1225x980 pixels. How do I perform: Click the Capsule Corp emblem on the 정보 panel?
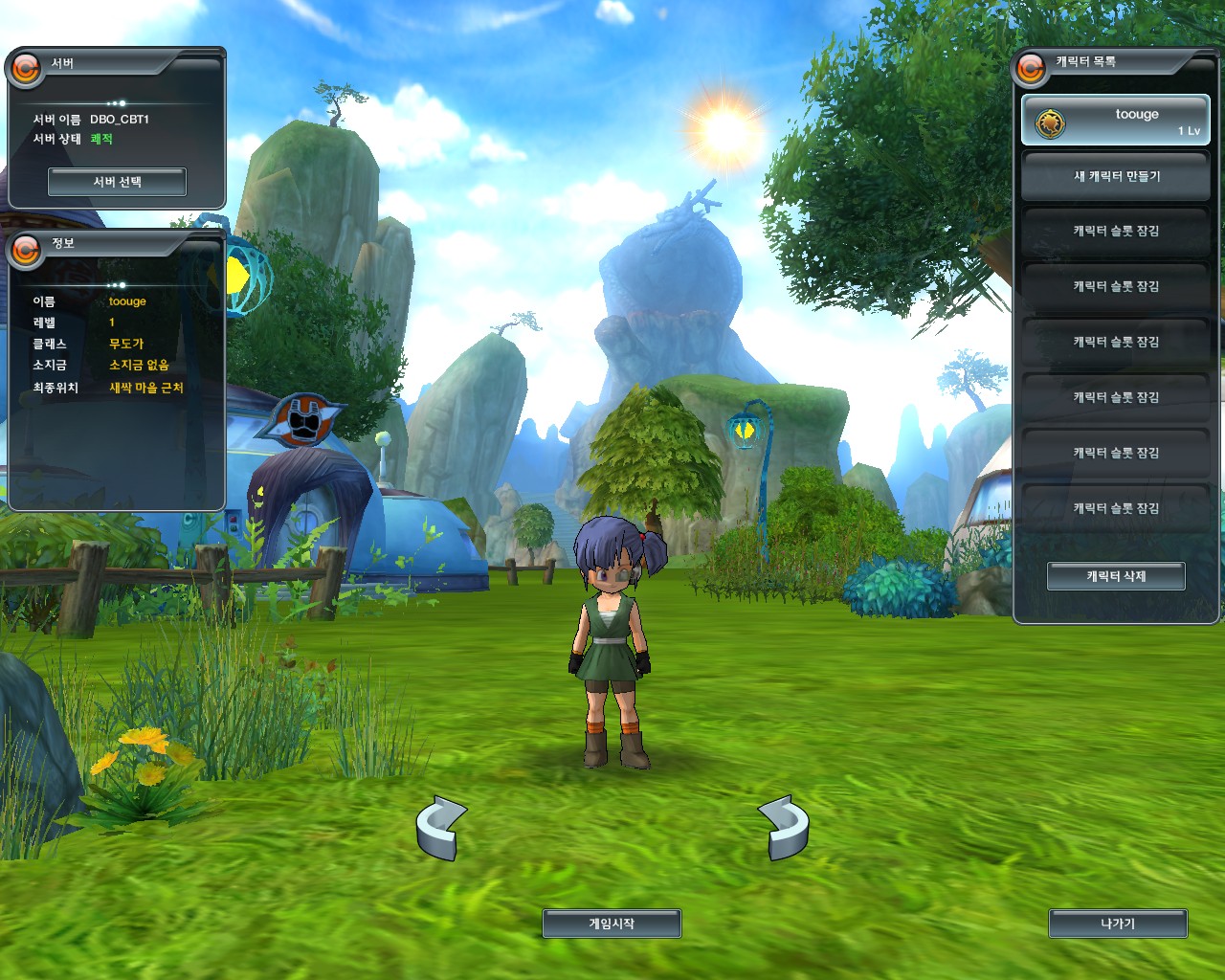pyautogui.click(x=27, y=252)
